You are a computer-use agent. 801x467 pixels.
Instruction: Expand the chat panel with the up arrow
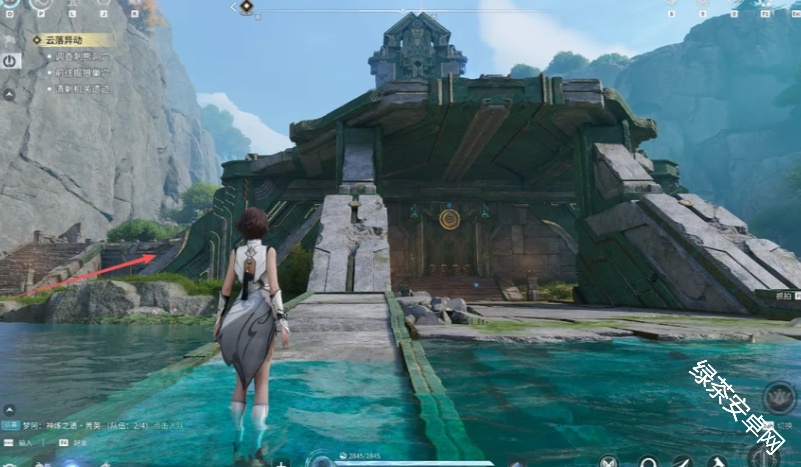8,410
